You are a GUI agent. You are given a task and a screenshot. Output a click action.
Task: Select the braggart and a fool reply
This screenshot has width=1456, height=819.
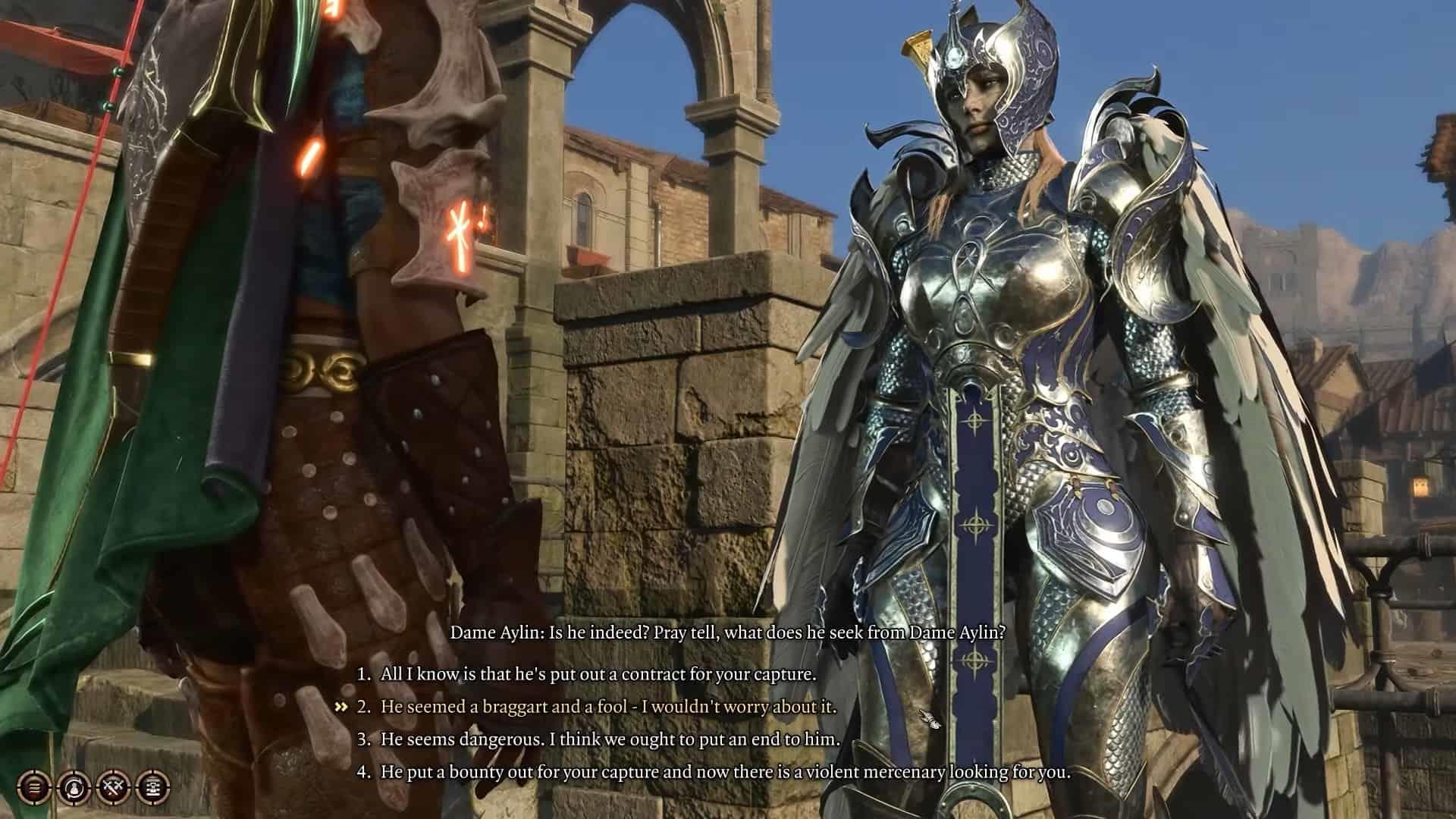(x=608, y=707)
